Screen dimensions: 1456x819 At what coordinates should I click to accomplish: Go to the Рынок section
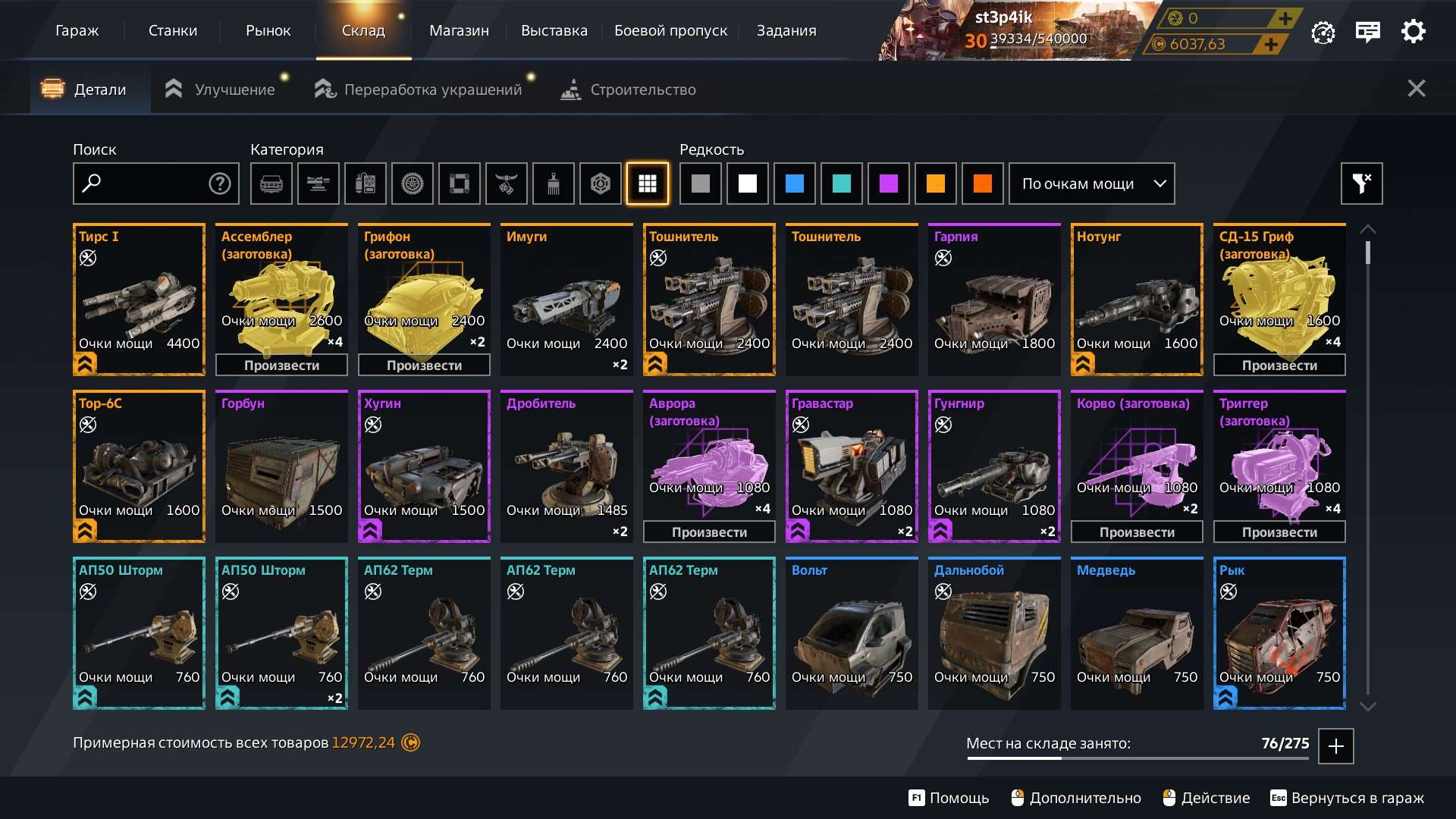tap(268, 31)
